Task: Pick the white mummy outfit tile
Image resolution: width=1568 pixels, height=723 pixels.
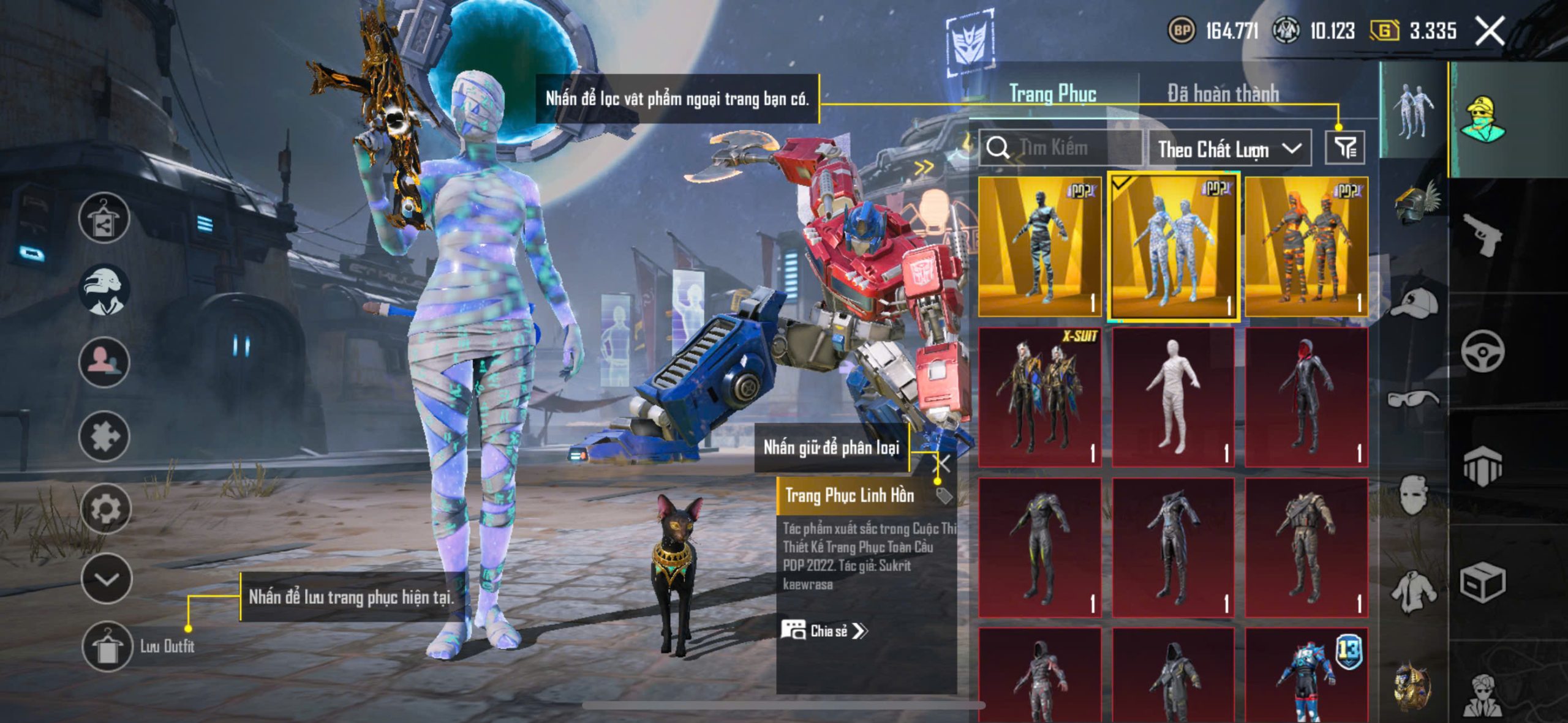Action: [x=1173, y=397]
